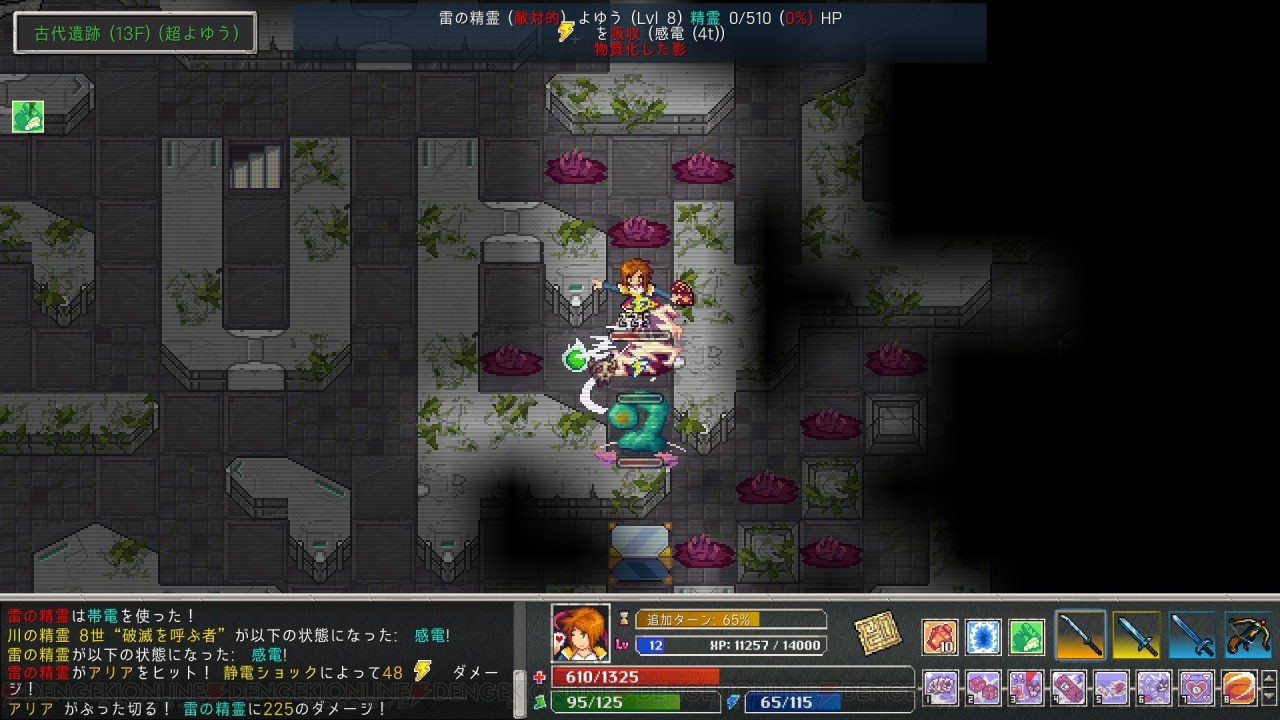Select the heart card in hotbar slot 7
The width and height of the screenshot is (1280, 720).
1196,688
